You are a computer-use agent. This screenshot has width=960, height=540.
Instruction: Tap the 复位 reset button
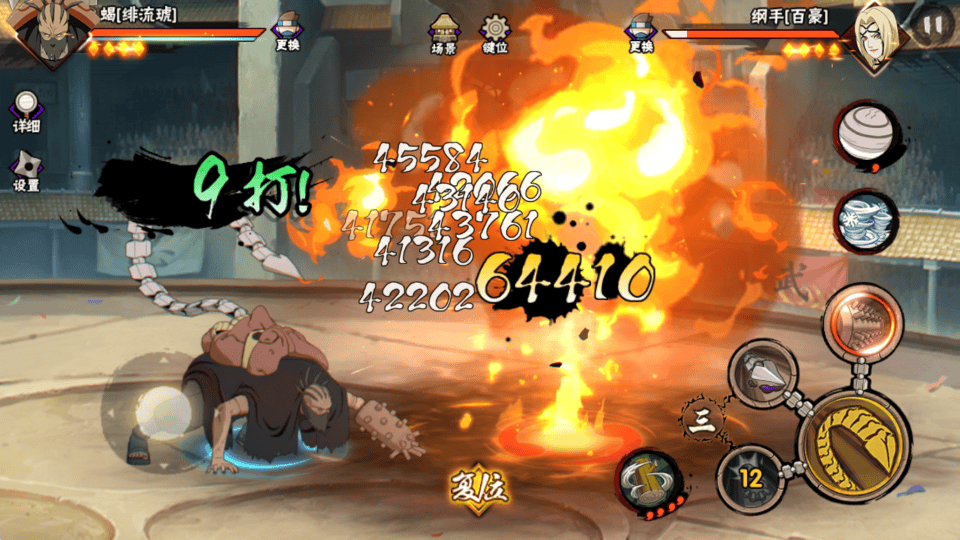480,490
